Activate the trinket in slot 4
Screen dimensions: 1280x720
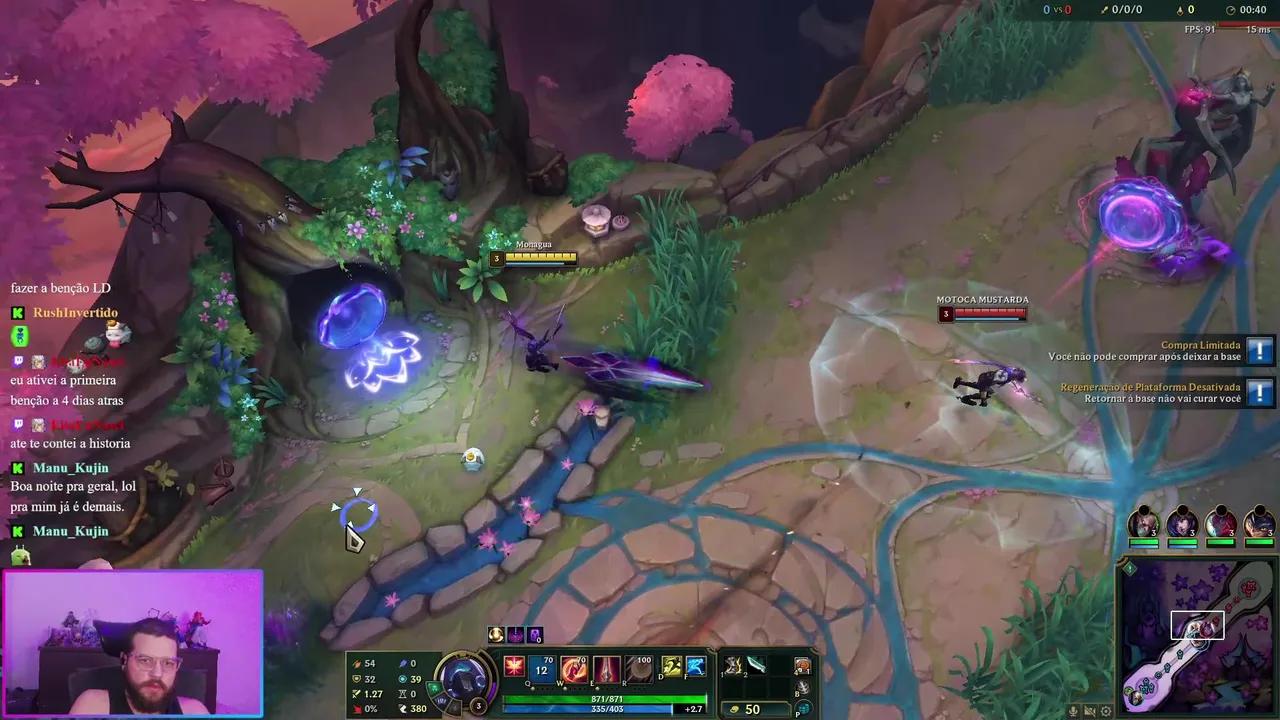[x=804, y=666]
